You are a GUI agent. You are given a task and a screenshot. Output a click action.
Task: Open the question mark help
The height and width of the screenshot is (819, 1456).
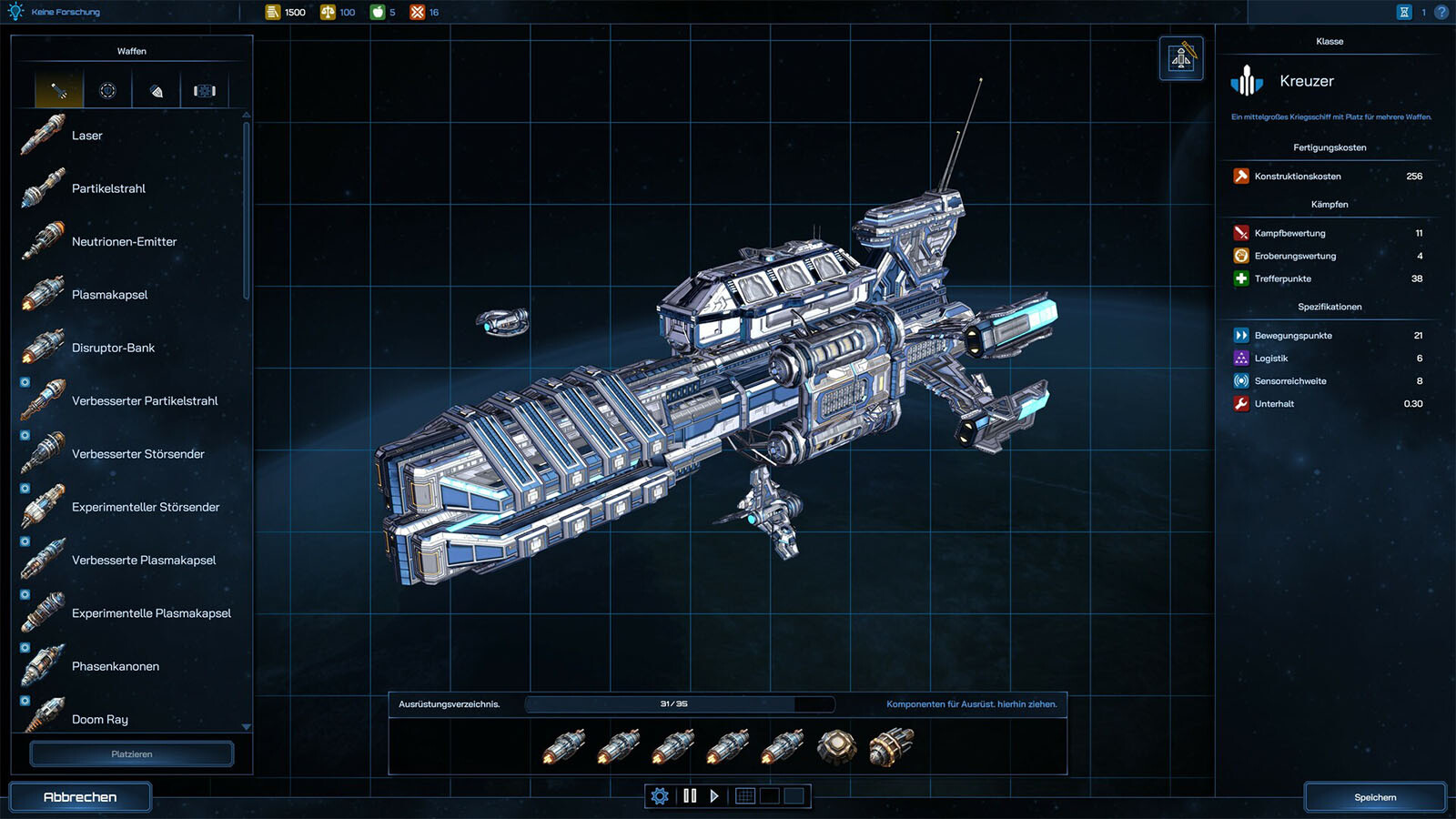pyautogui.click(x=1441, y=12)
